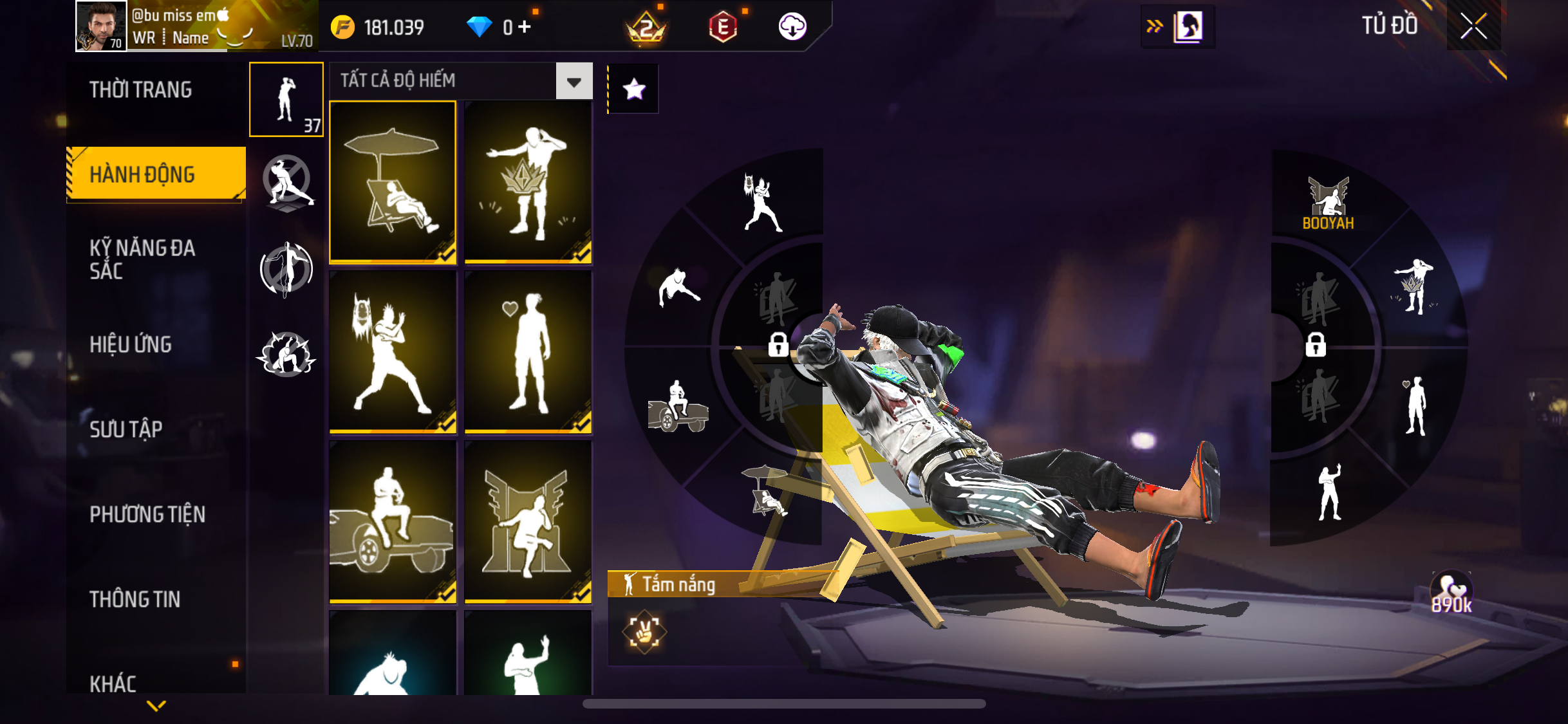Toggle the star favorites filter
This screenshot has width=1568, height=724.
click(634, 89)
